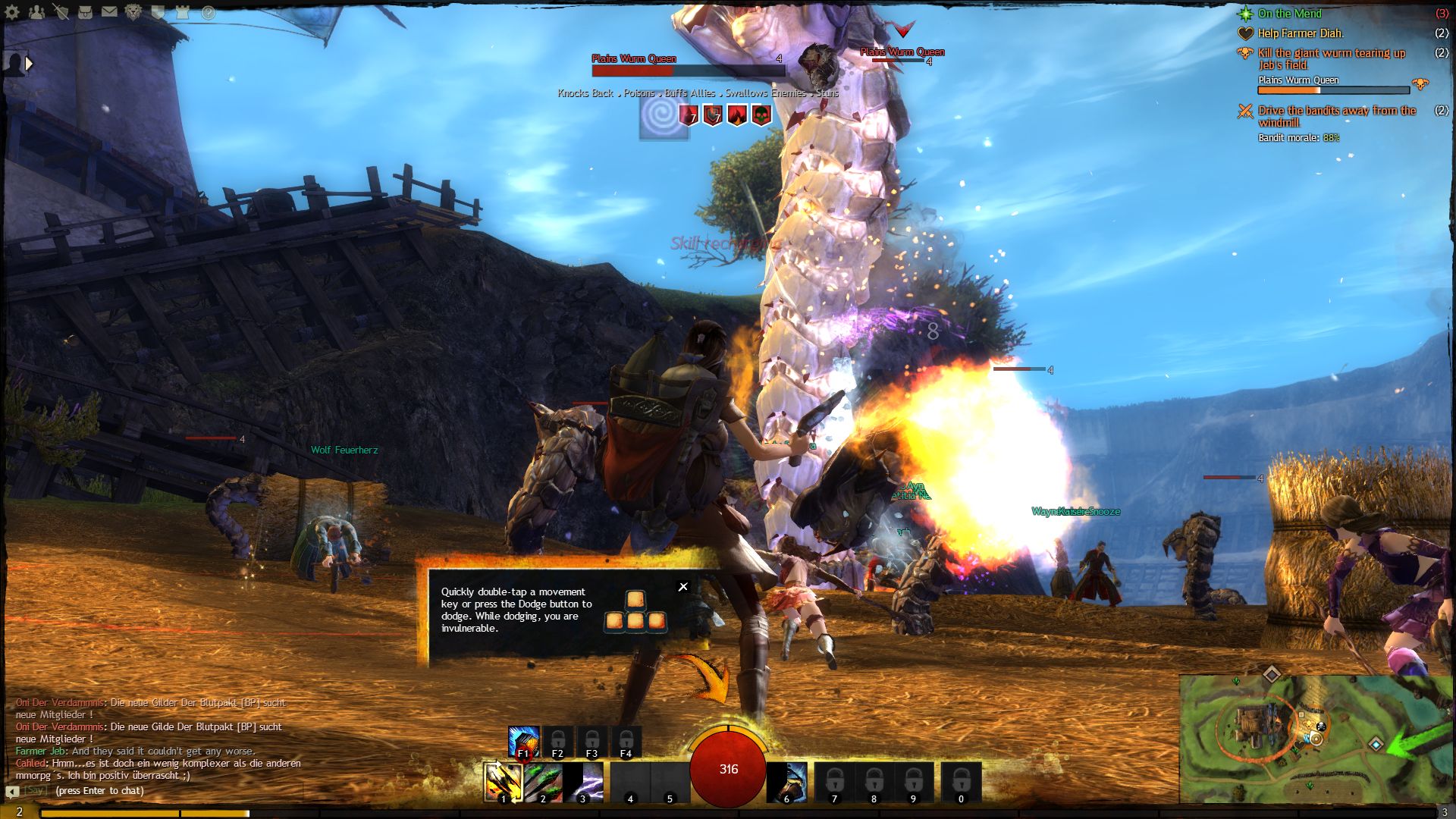Screen dimensions: 1456x819
Task: Click the blue waypoint marker on the minimap
Action: 1376,744
